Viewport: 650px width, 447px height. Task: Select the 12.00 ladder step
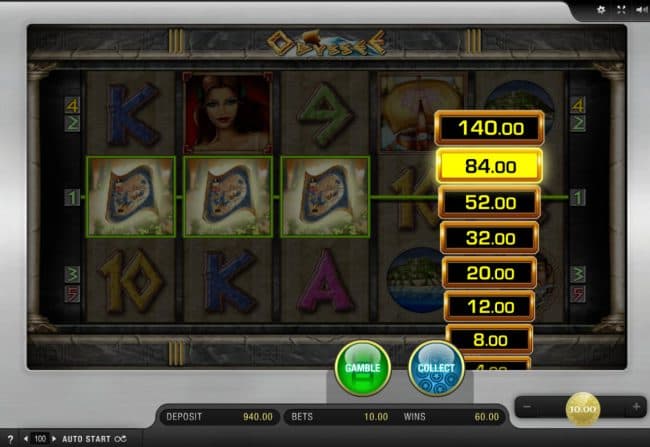(x=490, y=306)
